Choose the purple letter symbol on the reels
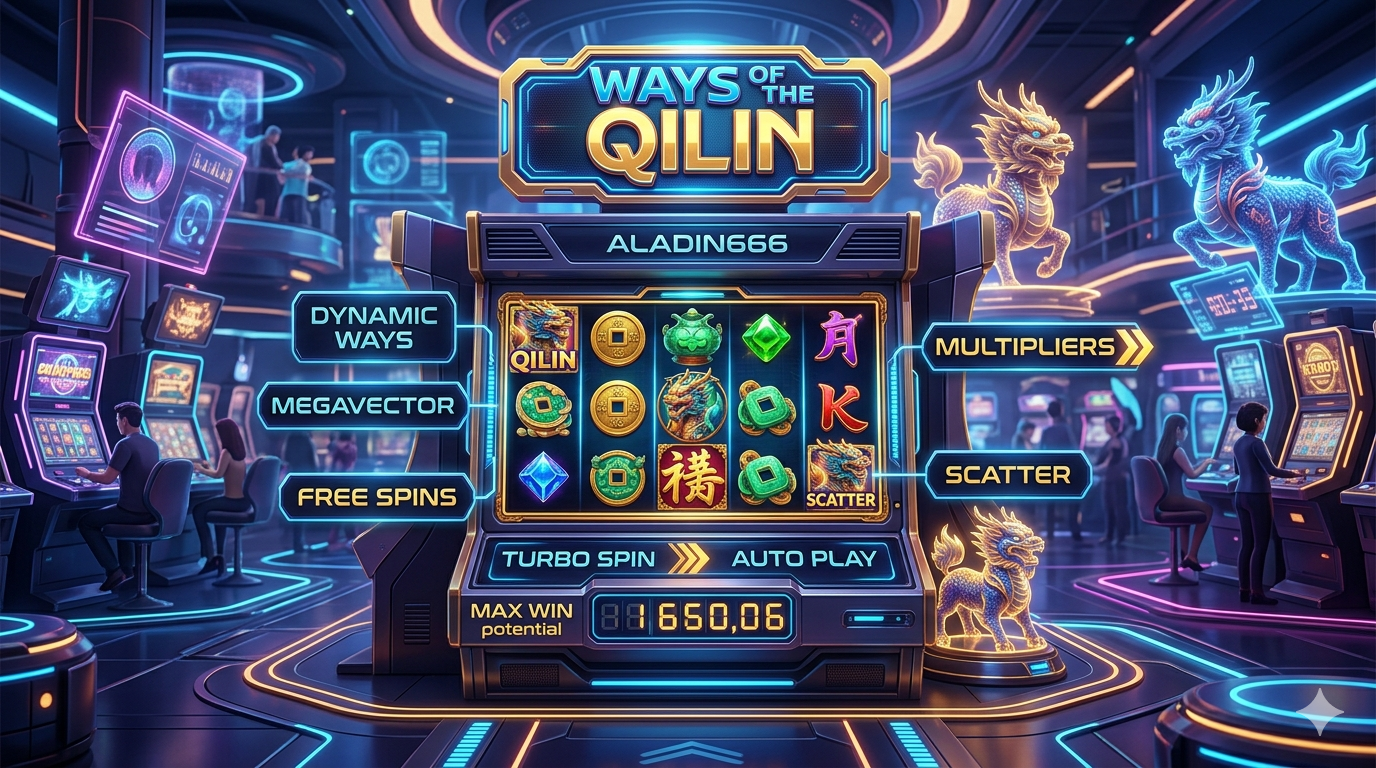The image size is (1376, 768). (841, 337)
